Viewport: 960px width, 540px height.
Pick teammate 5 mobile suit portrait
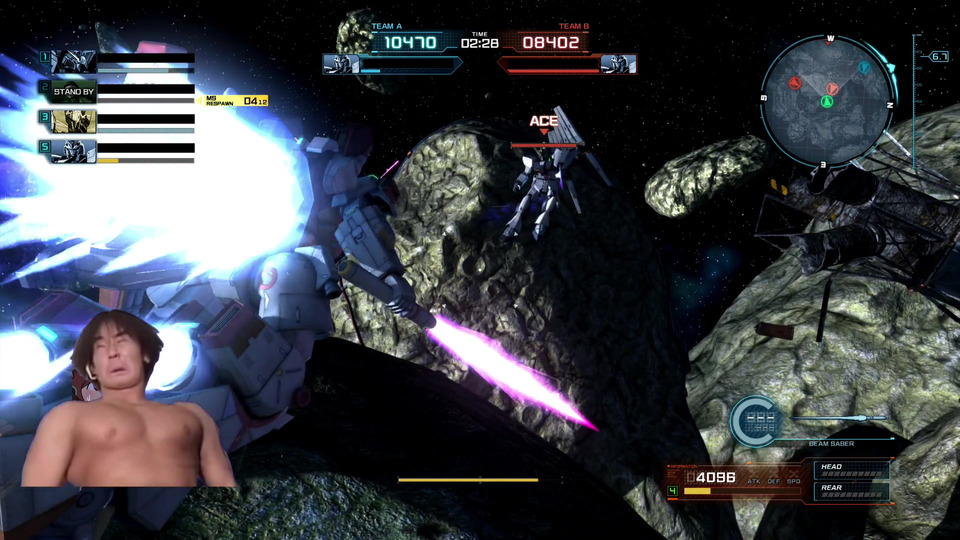coord(74,151)
